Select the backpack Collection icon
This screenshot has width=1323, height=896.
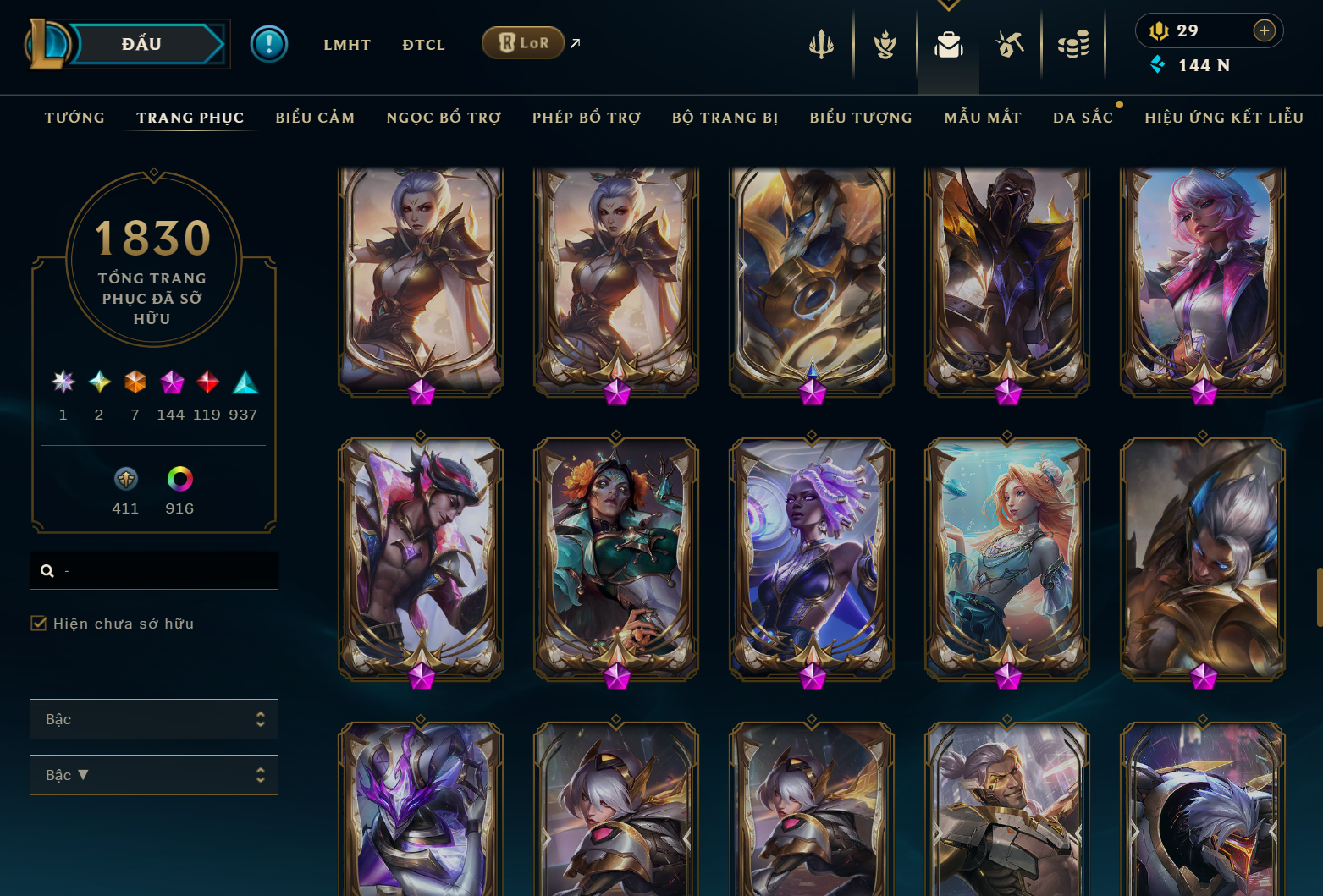[x=948, y=47]
